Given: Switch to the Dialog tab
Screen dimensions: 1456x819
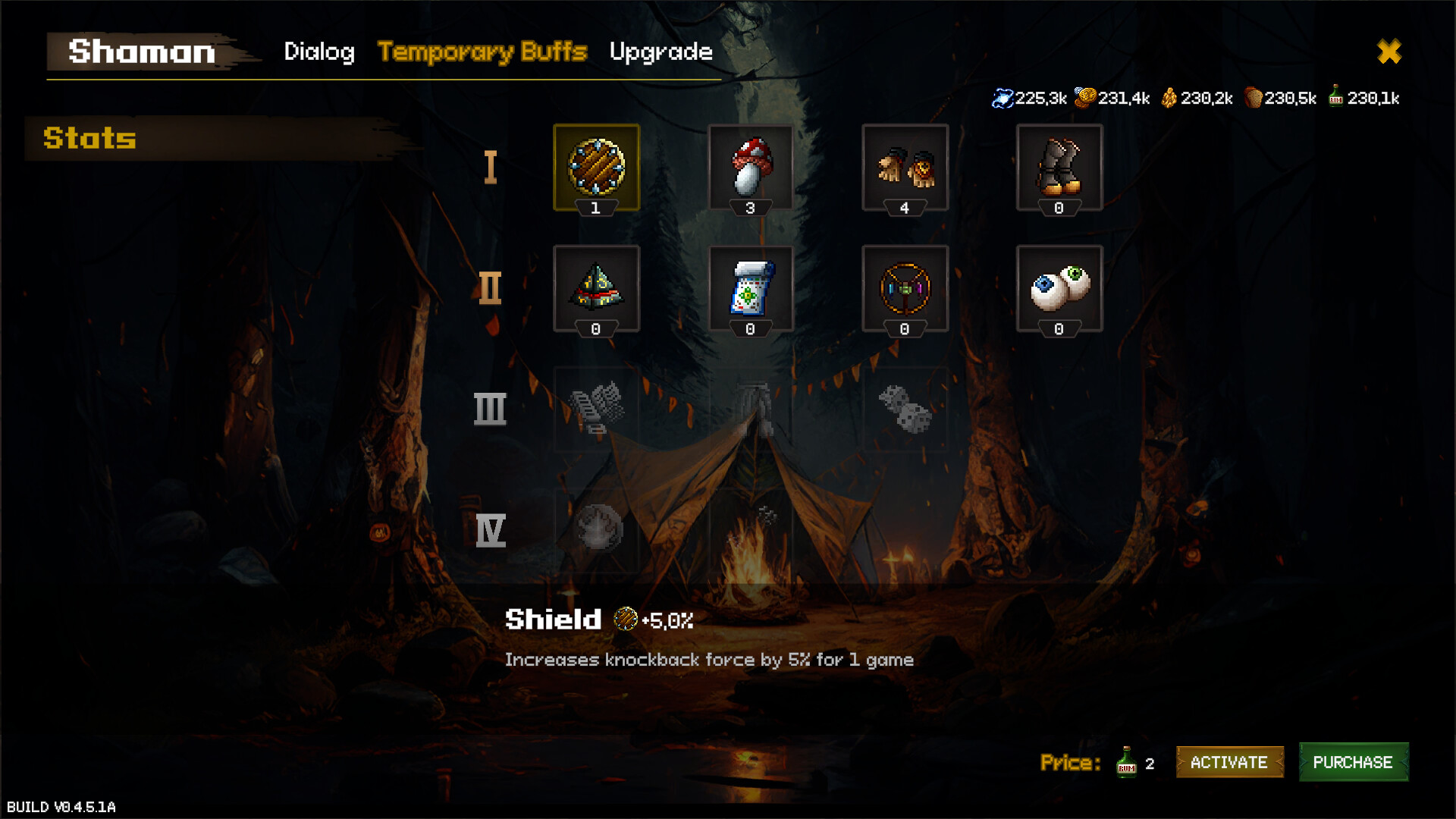Looking at the screenshot, I should click(x=319, y=52).
